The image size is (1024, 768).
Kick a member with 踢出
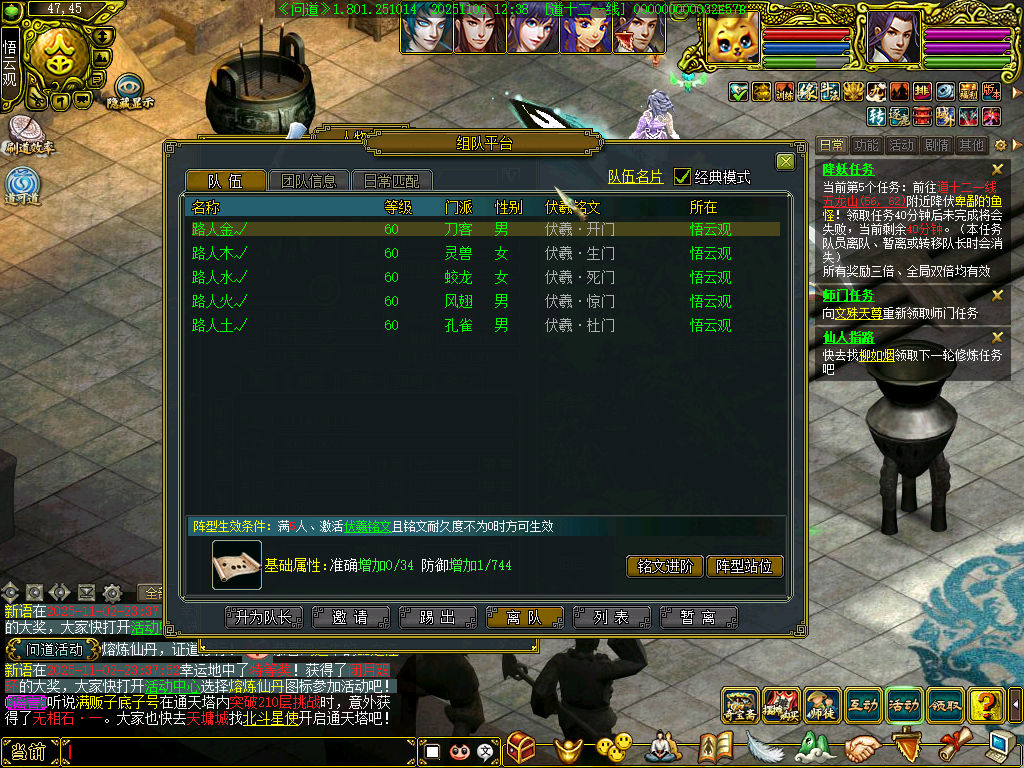437,617
